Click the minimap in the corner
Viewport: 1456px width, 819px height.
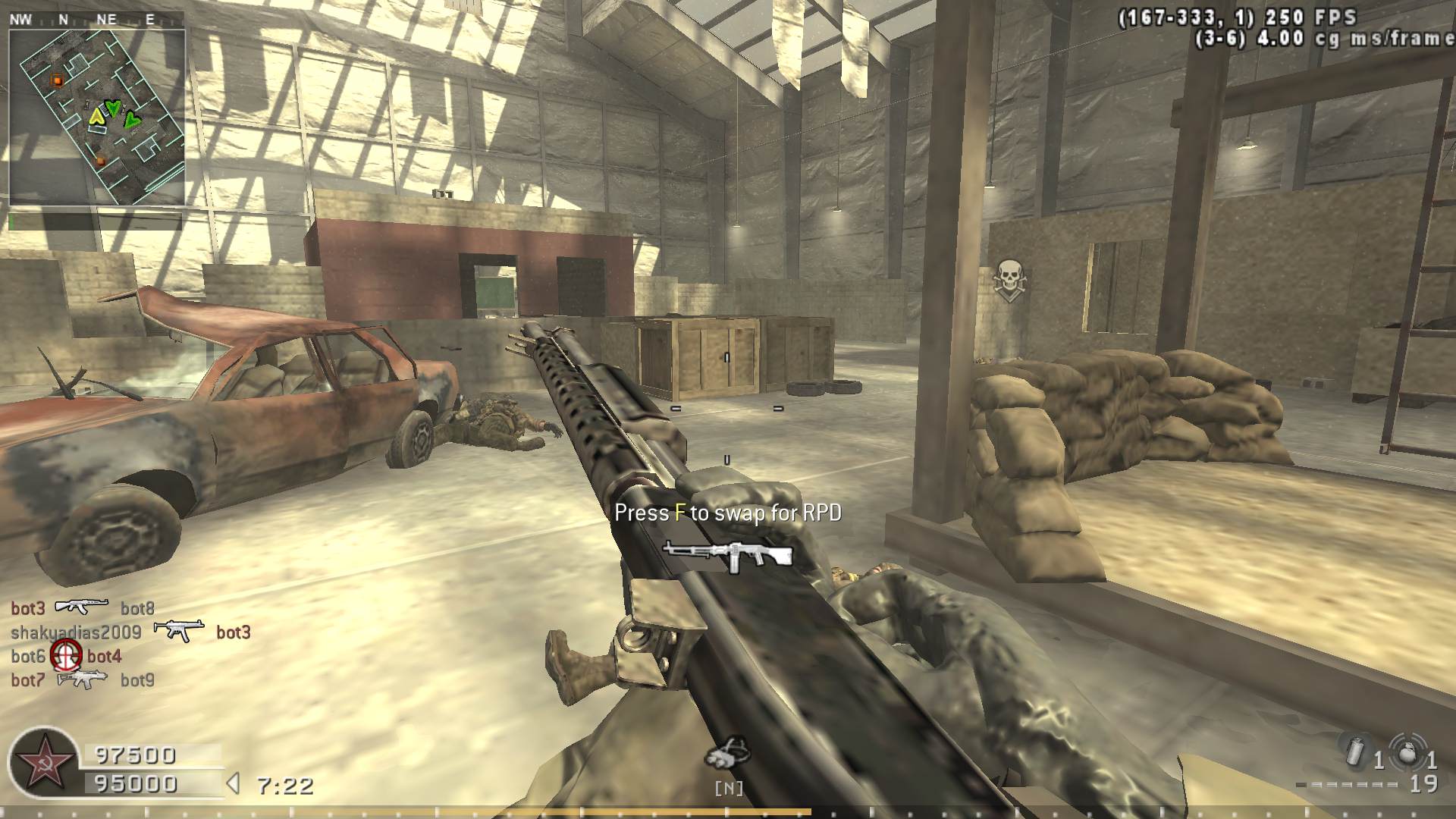(x=97, y=118)
